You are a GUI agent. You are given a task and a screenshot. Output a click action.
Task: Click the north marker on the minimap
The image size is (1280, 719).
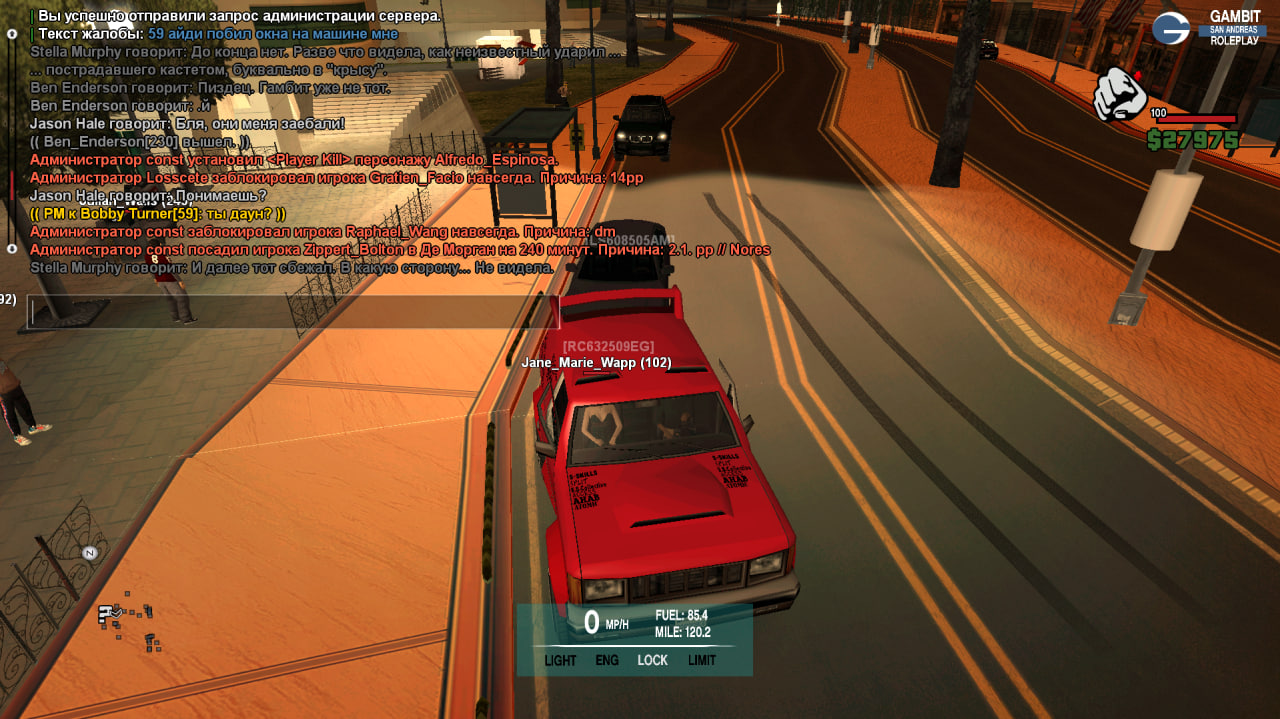click(x=89, y=553)
